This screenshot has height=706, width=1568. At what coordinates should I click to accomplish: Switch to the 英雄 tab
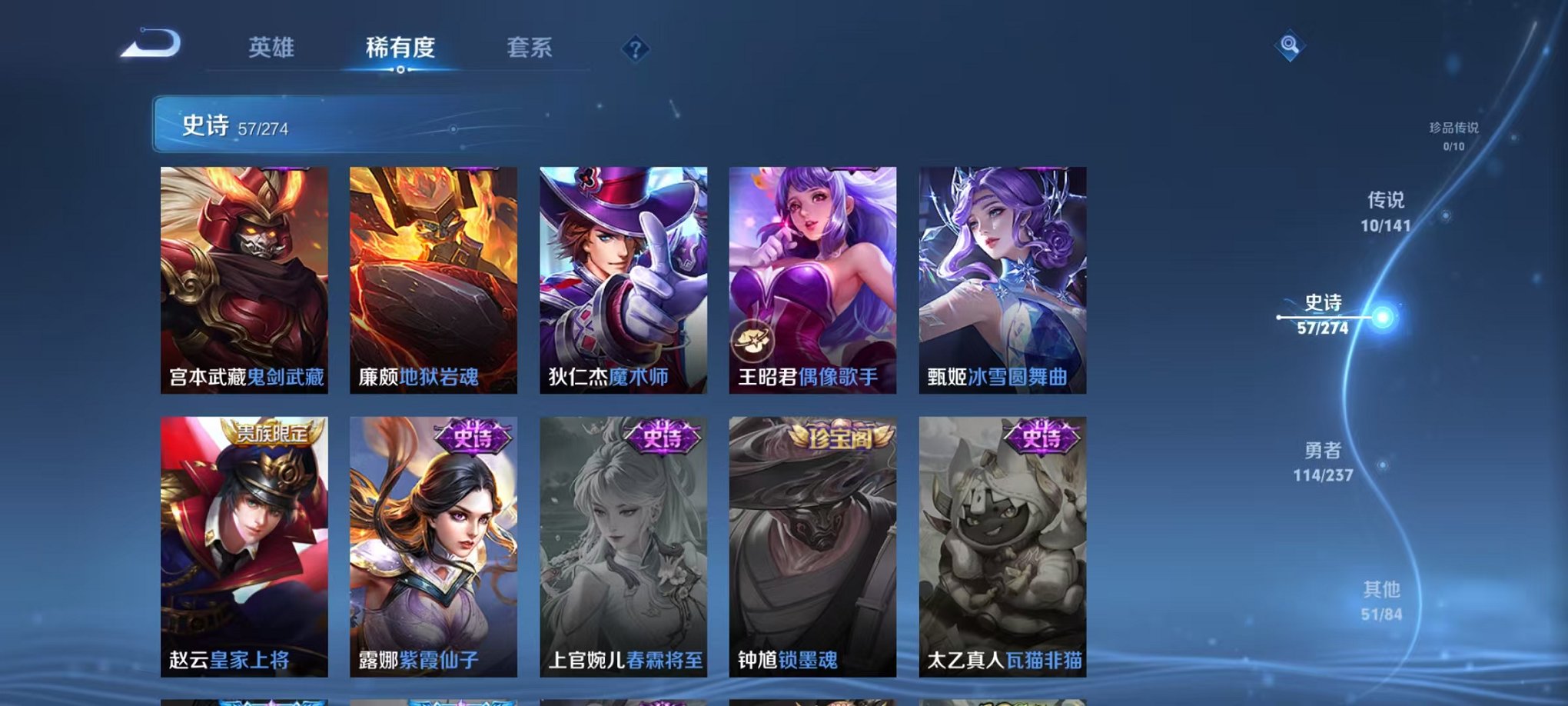(x=273, y=48)
